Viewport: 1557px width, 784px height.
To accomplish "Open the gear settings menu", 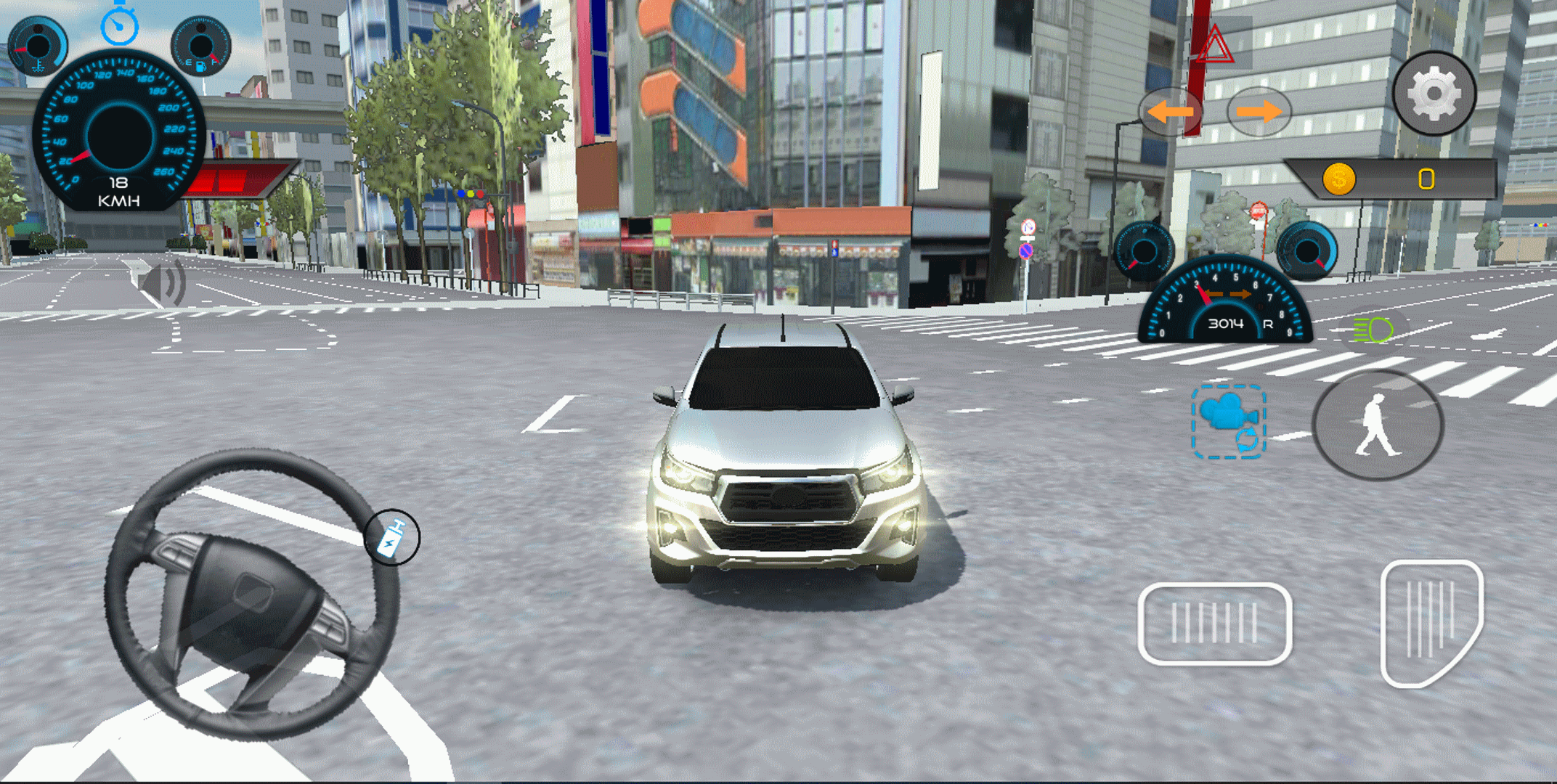I will pyautogui.click(x=1434, y=94).
